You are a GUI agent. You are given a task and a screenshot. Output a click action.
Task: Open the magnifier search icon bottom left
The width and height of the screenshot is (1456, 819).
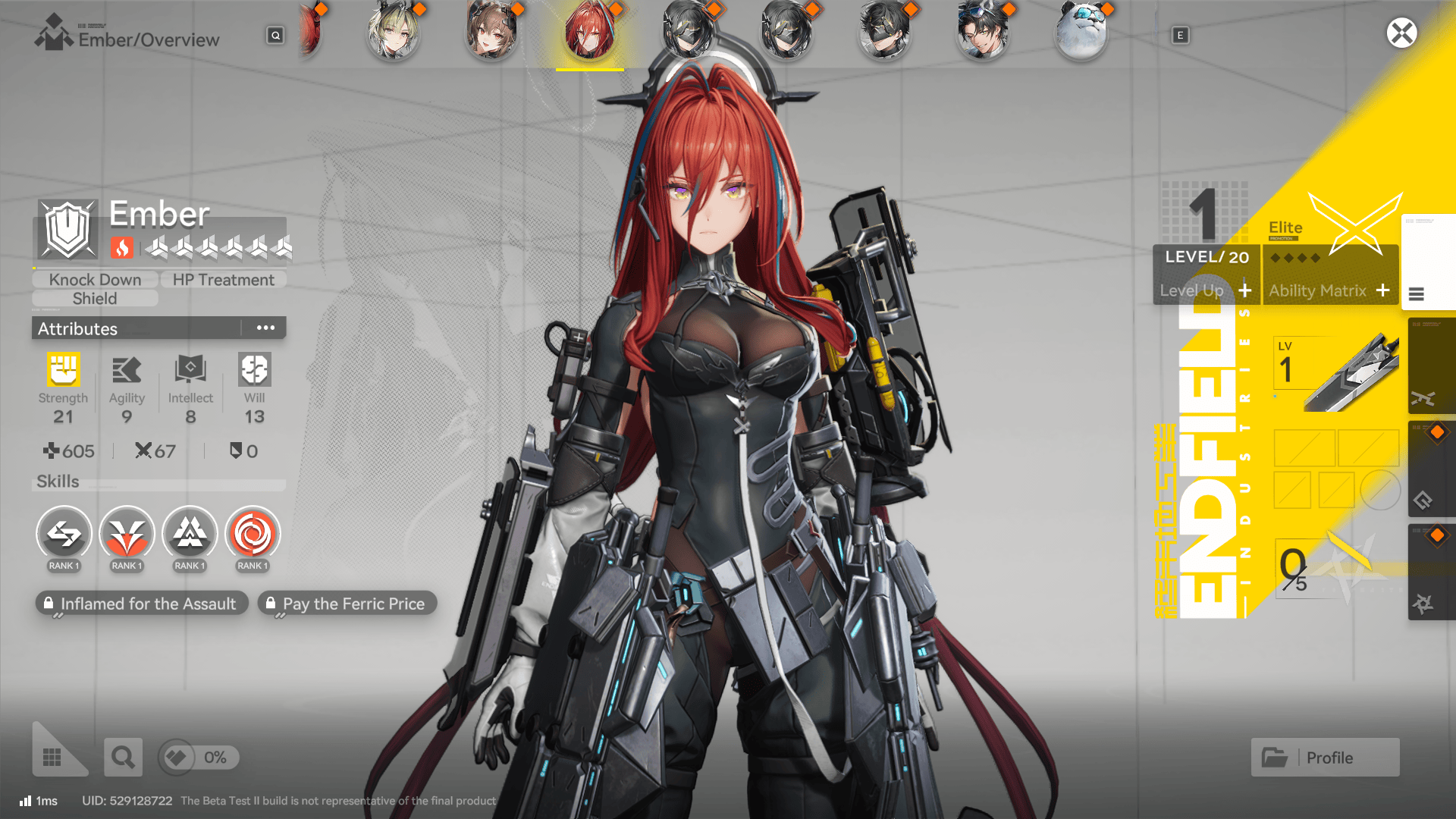coord(123,757)
